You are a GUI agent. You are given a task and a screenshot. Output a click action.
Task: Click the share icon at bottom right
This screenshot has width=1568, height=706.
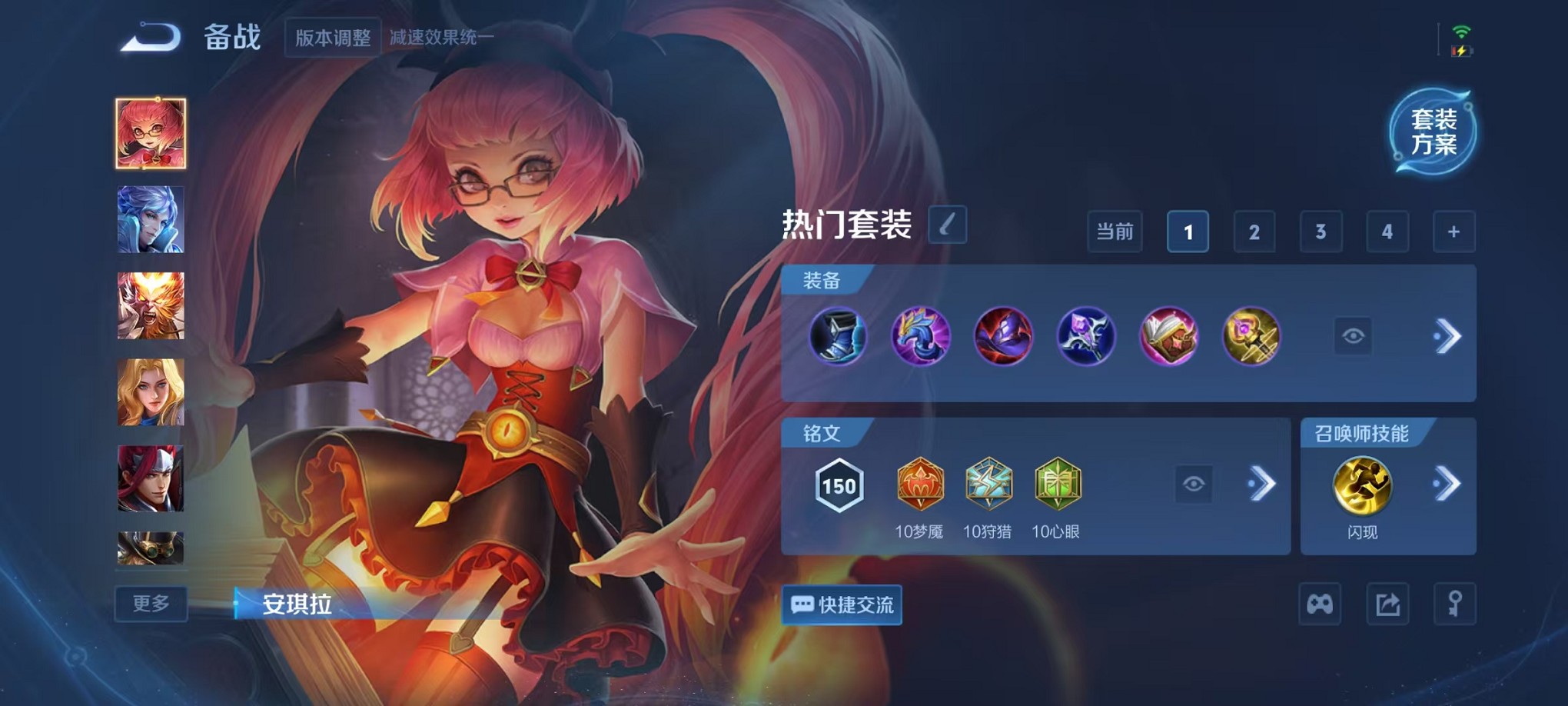(1386, 604)
